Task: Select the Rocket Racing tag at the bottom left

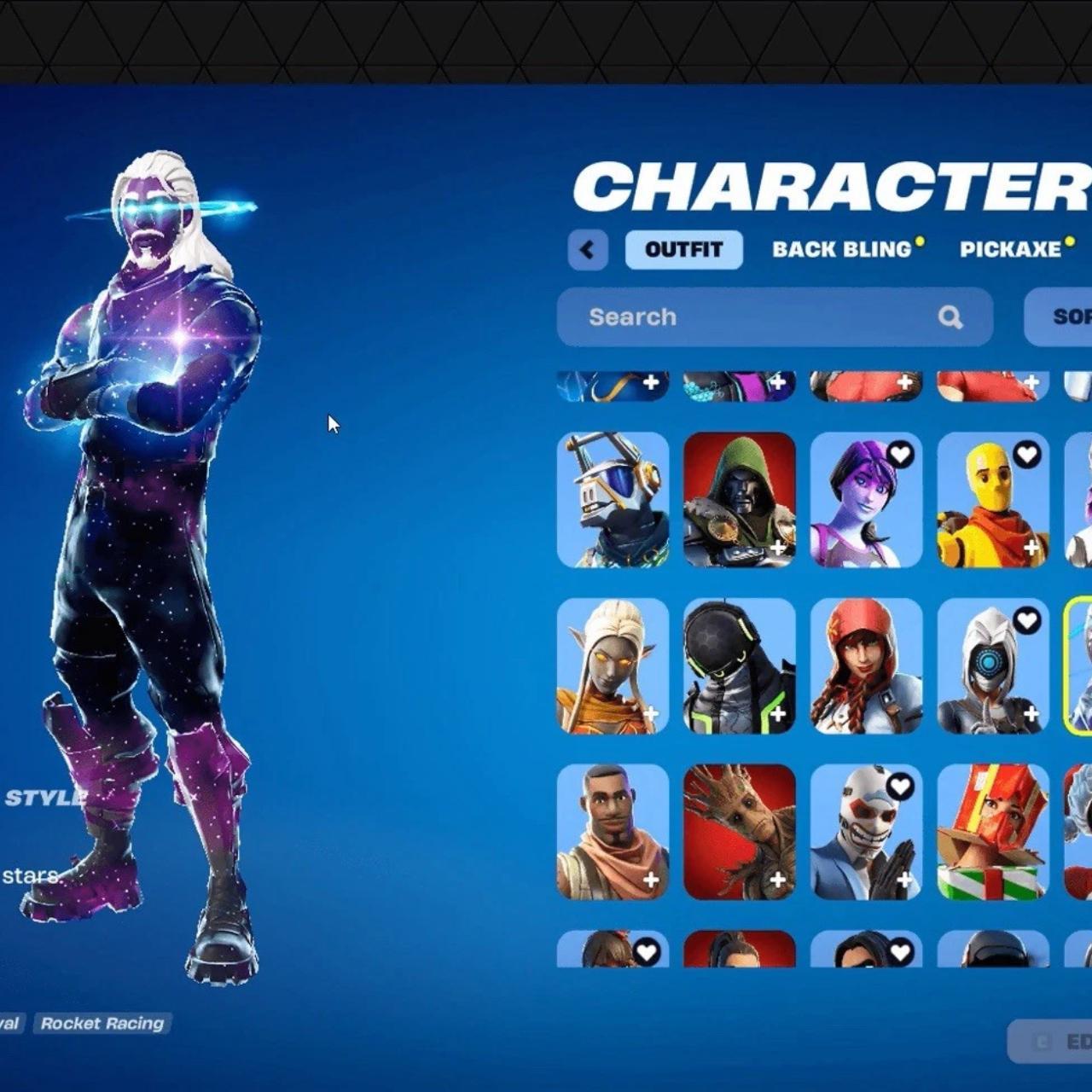Action: click(x=104, y=1023)
